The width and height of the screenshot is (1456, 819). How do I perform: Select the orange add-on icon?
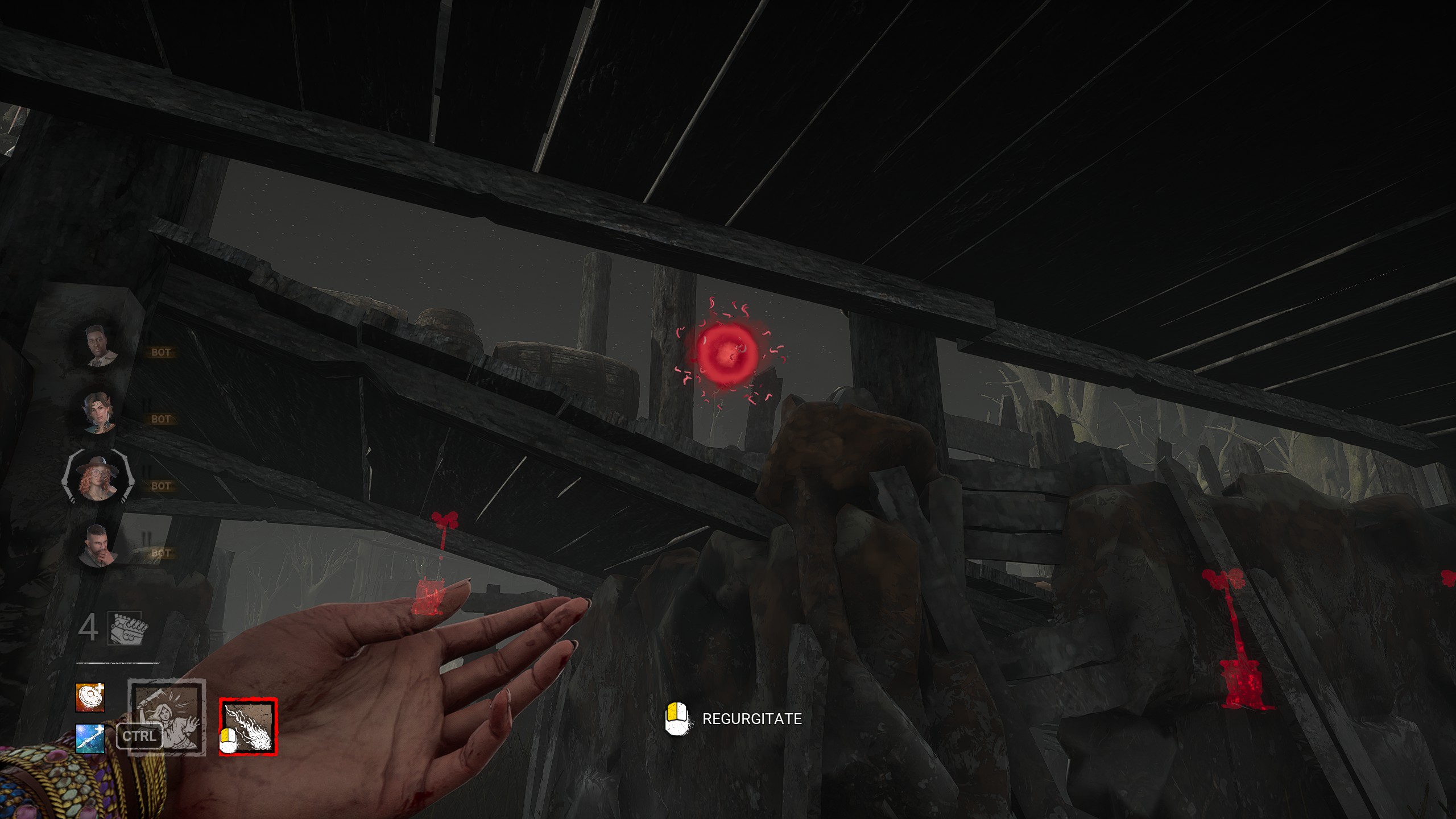[90, 697]
